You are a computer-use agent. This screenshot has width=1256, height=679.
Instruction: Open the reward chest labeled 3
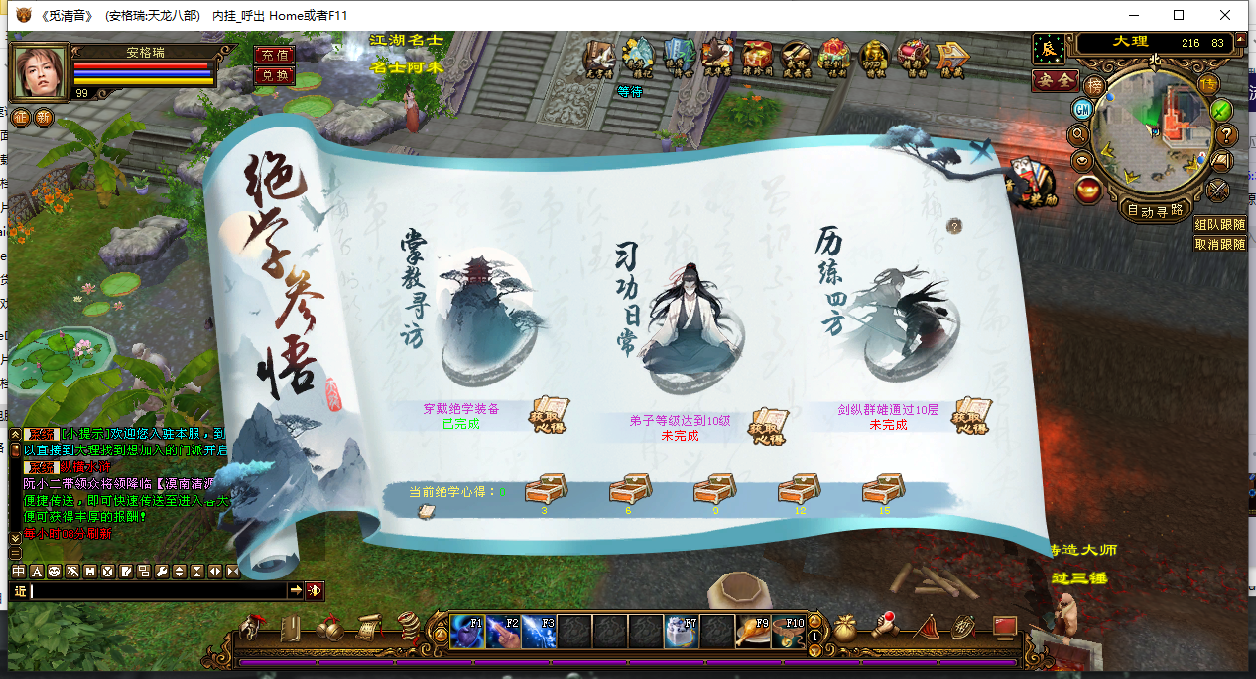pos(545,490)
